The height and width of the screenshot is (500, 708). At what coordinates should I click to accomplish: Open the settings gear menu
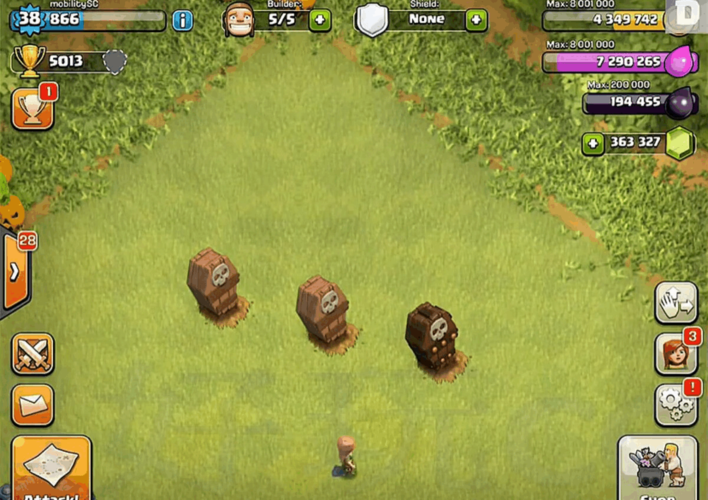click(676, 405)
